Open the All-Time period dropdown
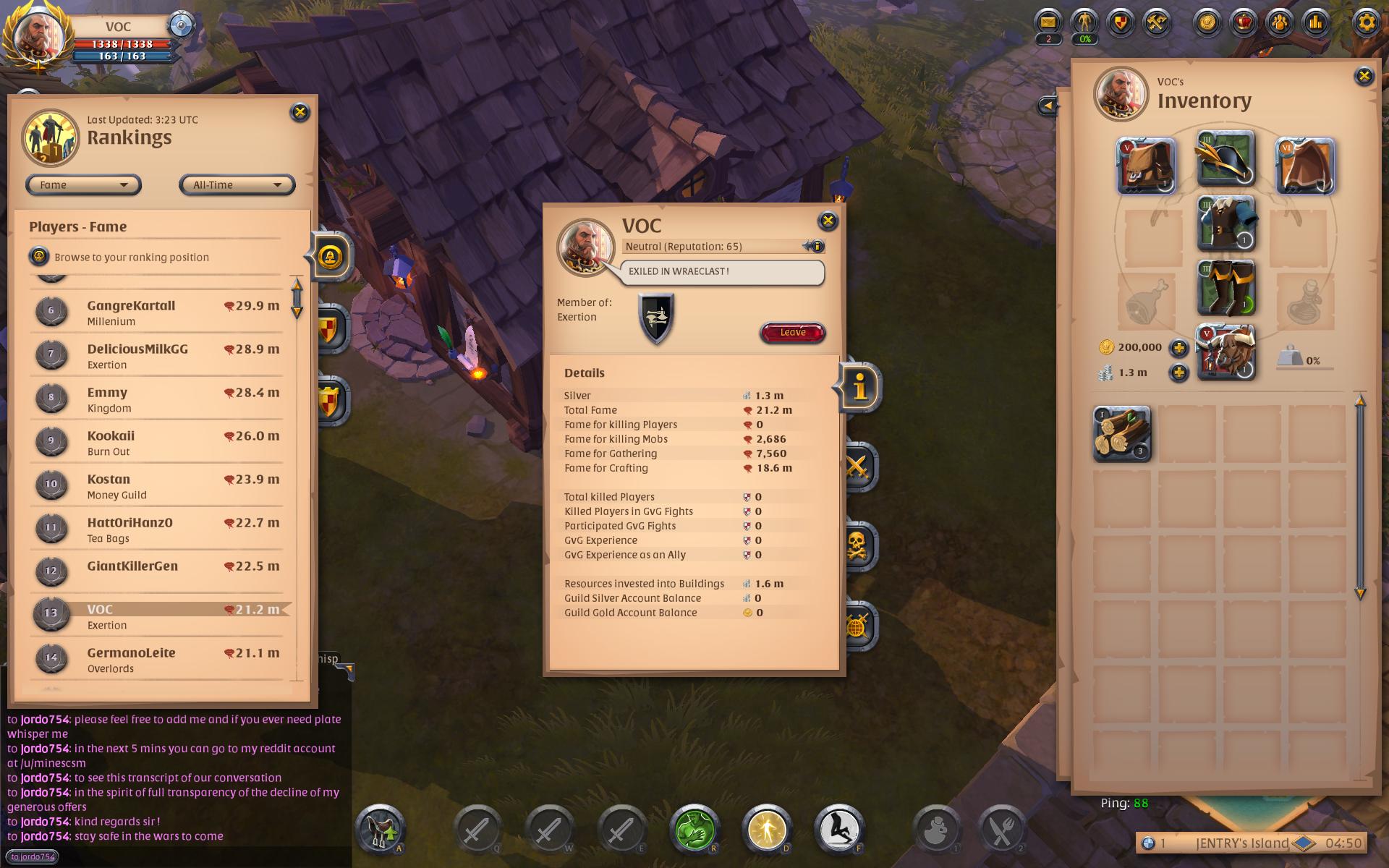Image resolution: width=1389 pixels, height=868 pixels. pyautogui.click(x=237, y=185)
